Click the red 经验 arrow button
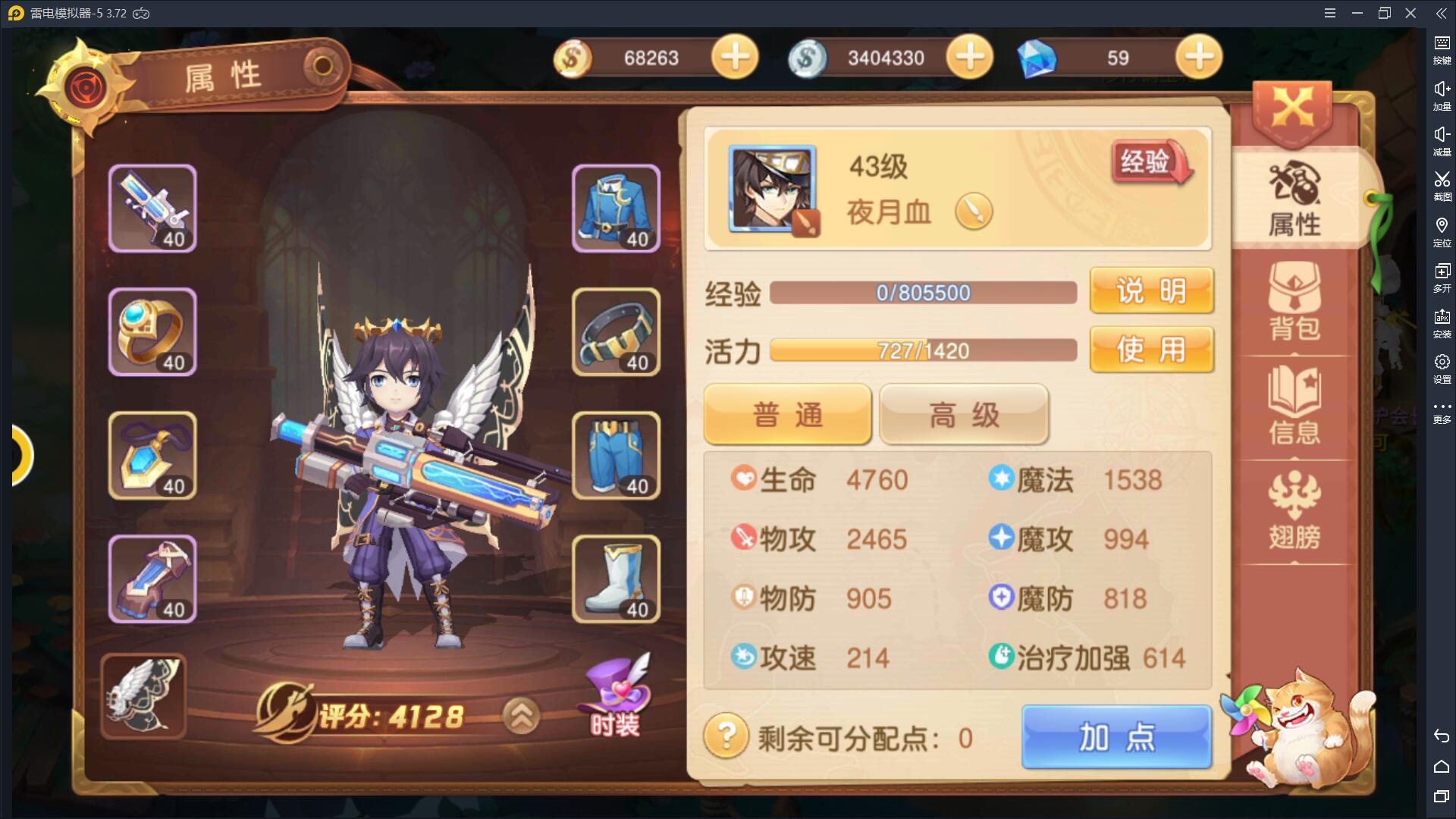The width and height of the screenshot is (1456, 819). click(x=1150, y=162)
